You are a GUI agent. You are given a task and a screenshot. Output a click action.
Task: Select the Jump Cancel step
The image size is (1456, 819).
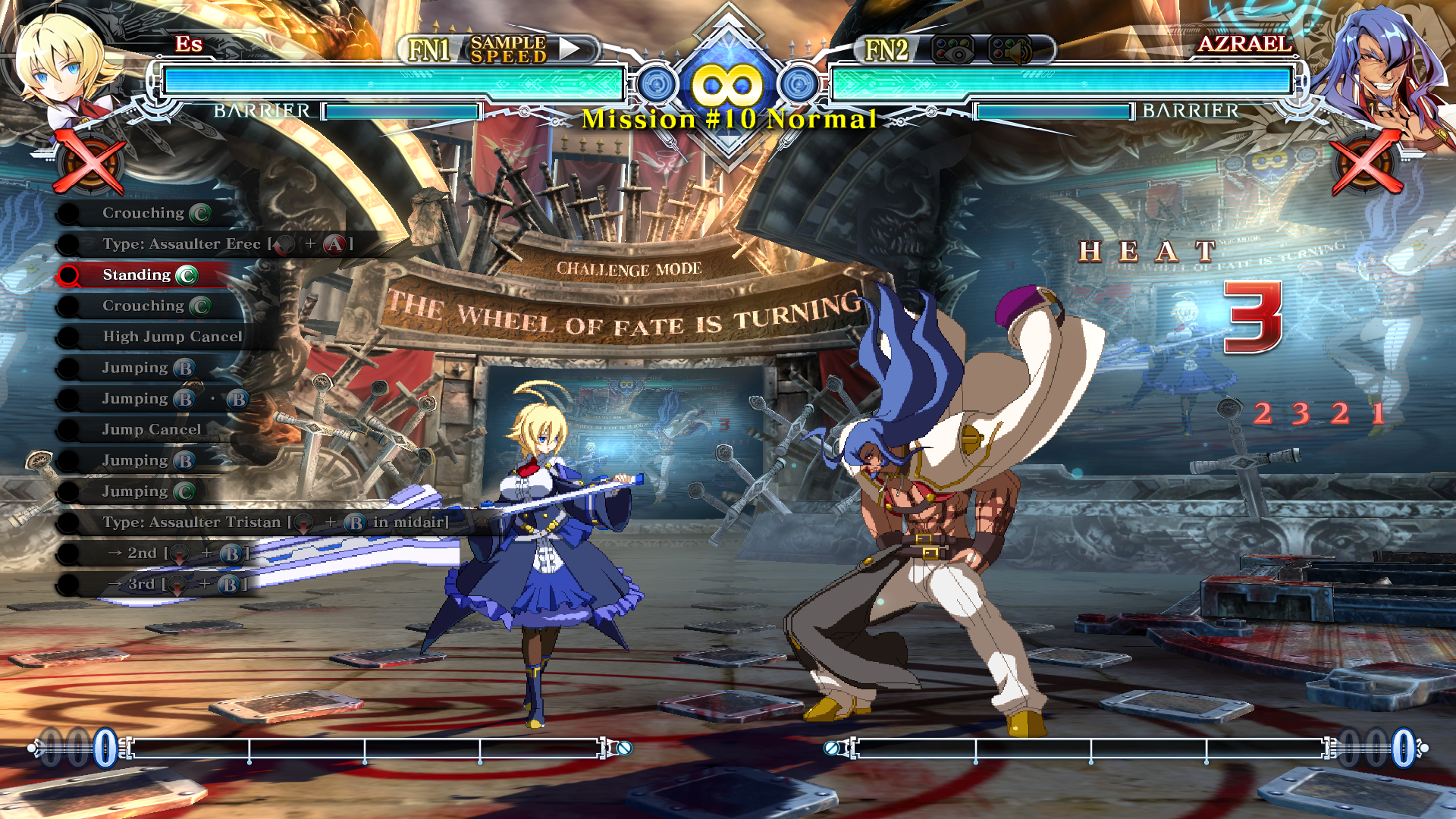tap(152, 430)
